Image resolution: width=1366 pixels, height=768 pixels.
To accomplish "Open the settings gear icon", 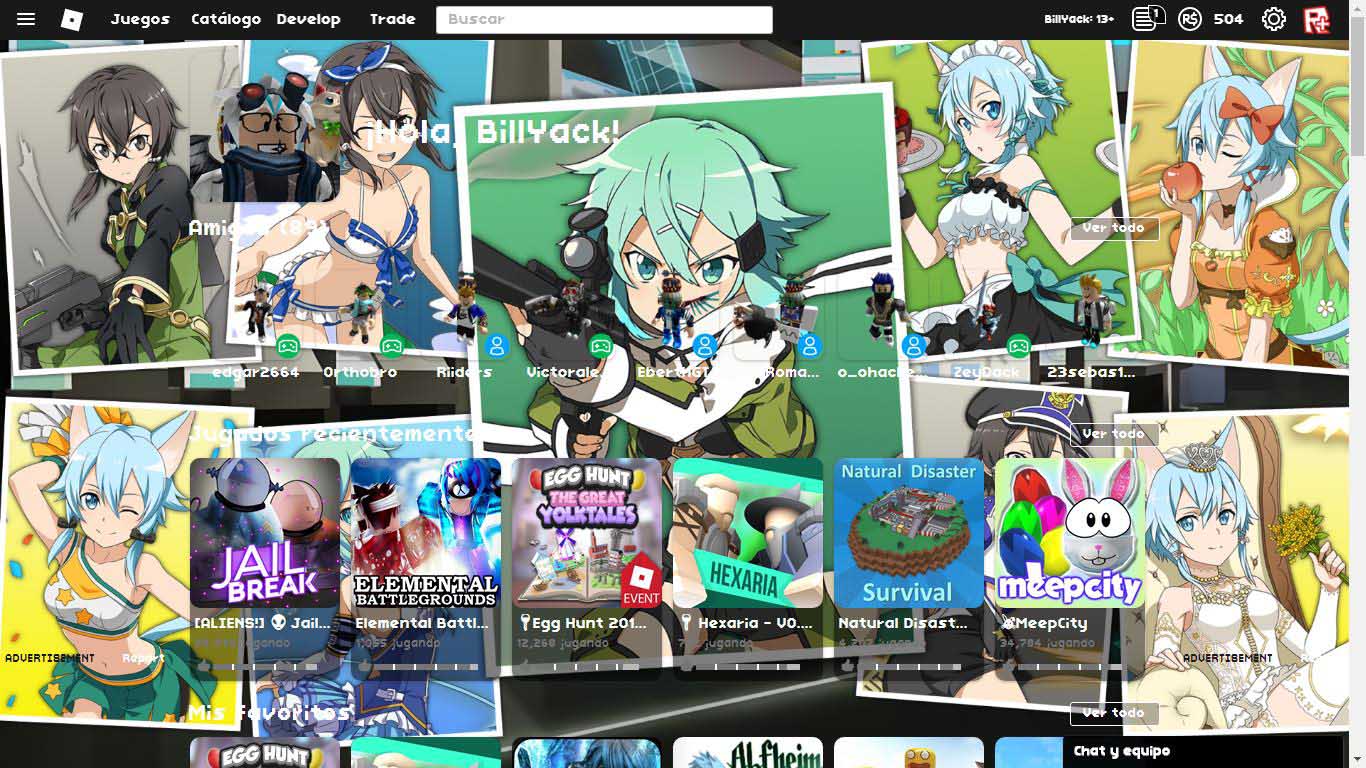I will pos(1272,17).
